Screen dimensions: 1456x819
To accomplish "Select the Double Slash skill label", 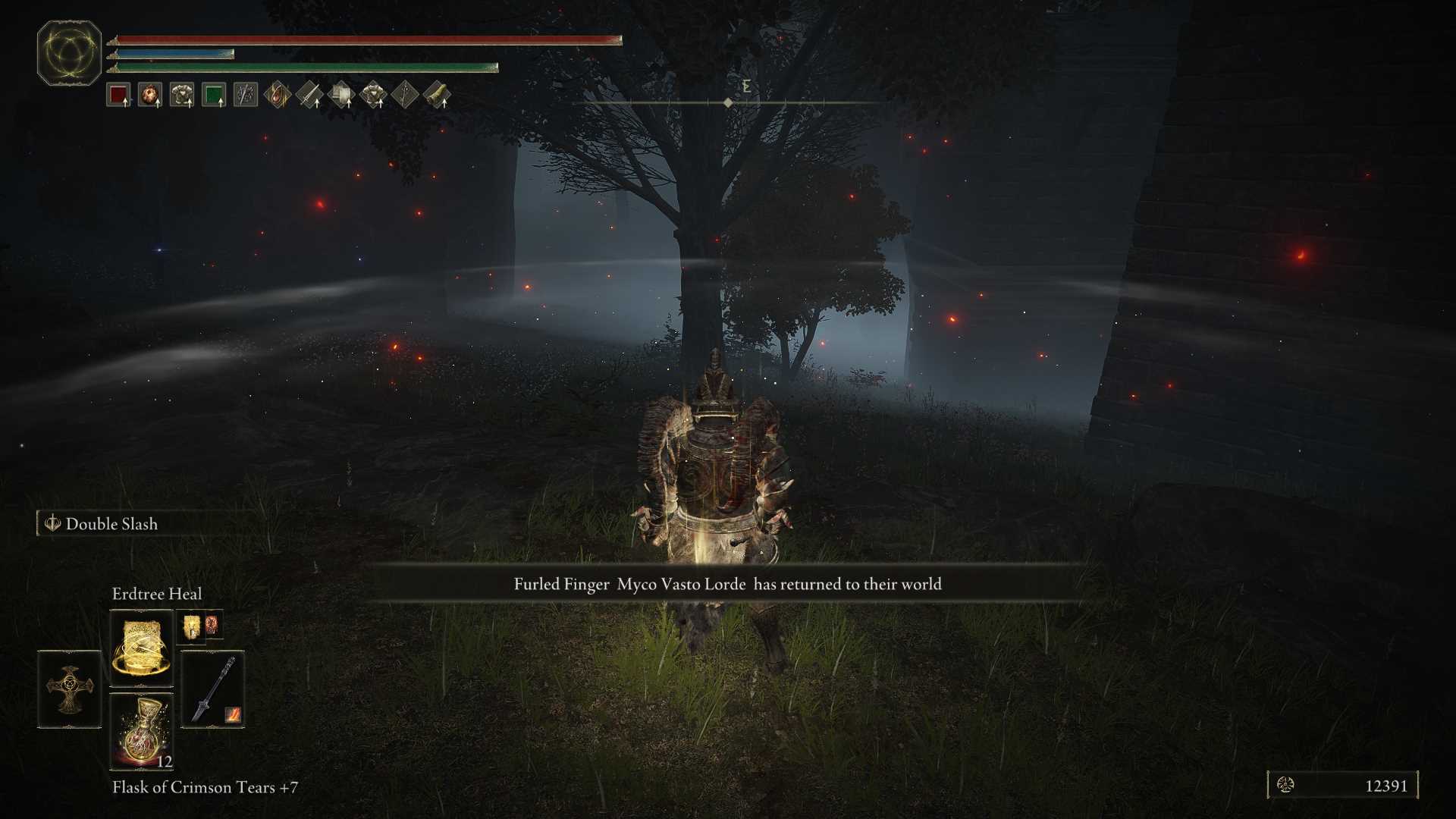I will [x=111, y=524].
